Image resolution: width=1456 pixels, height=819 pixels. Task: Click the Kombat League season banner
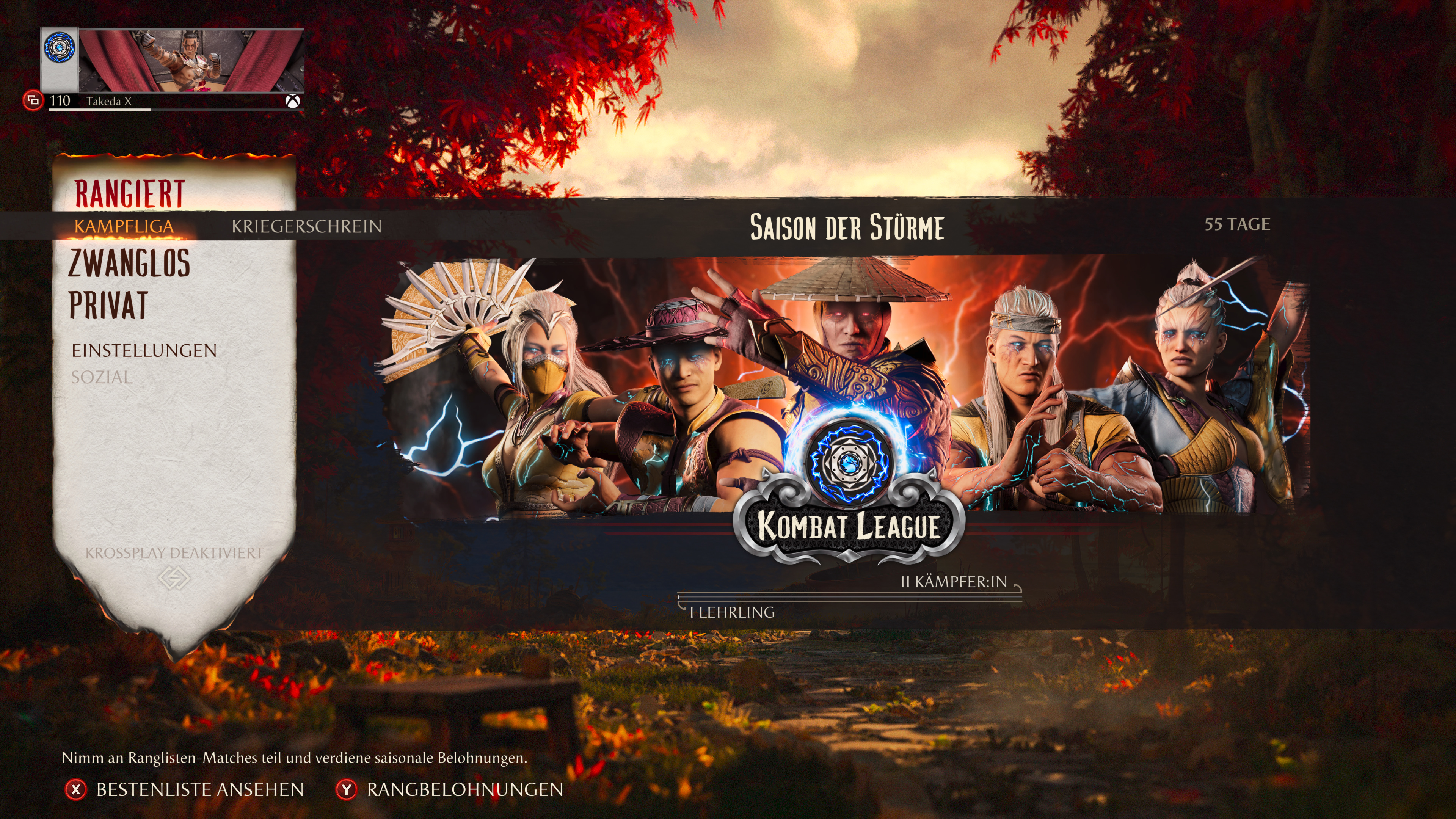tap(848, 384)
